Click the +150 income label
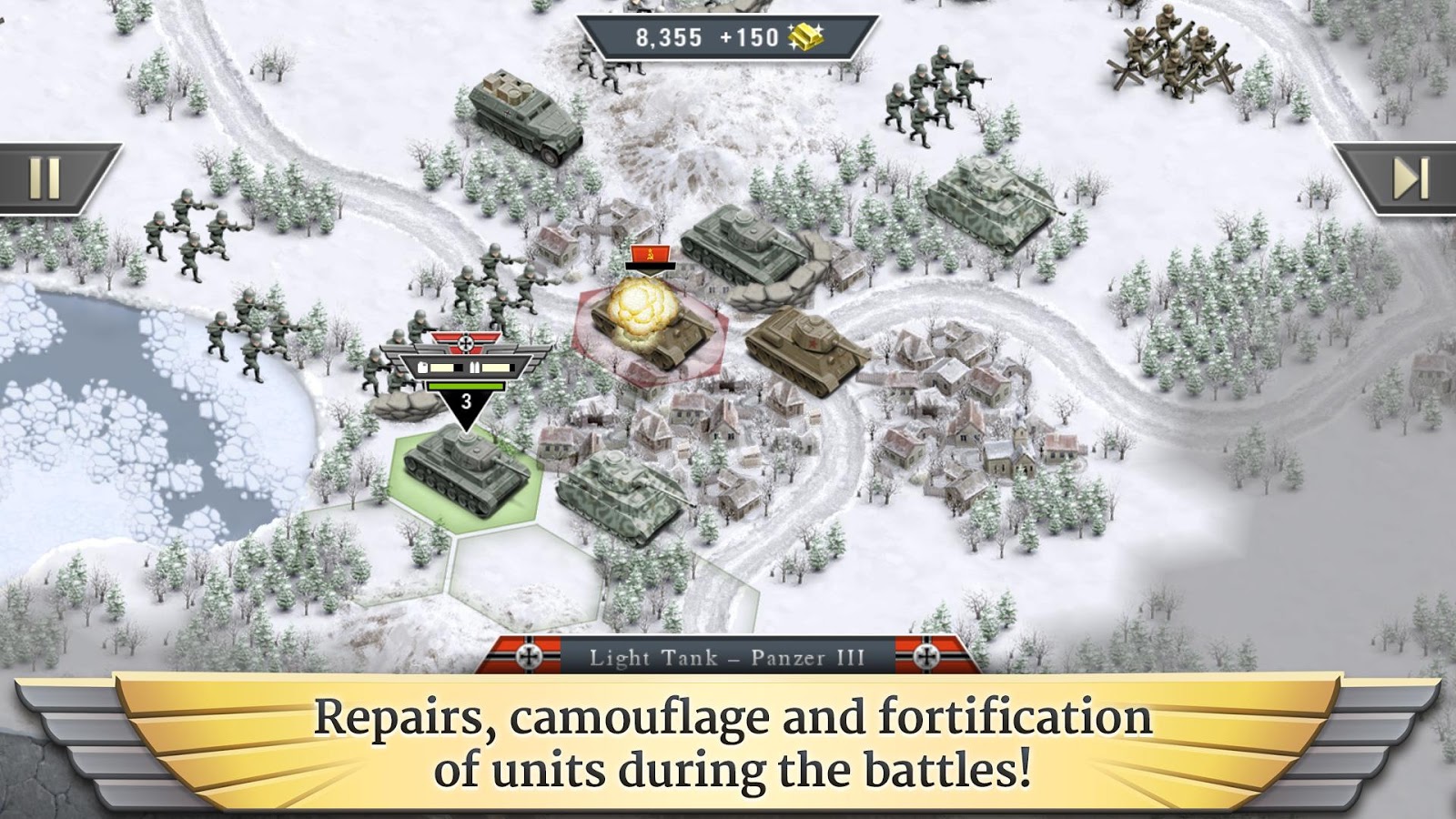The image size is (1456, 819). [x=747, y=35]
